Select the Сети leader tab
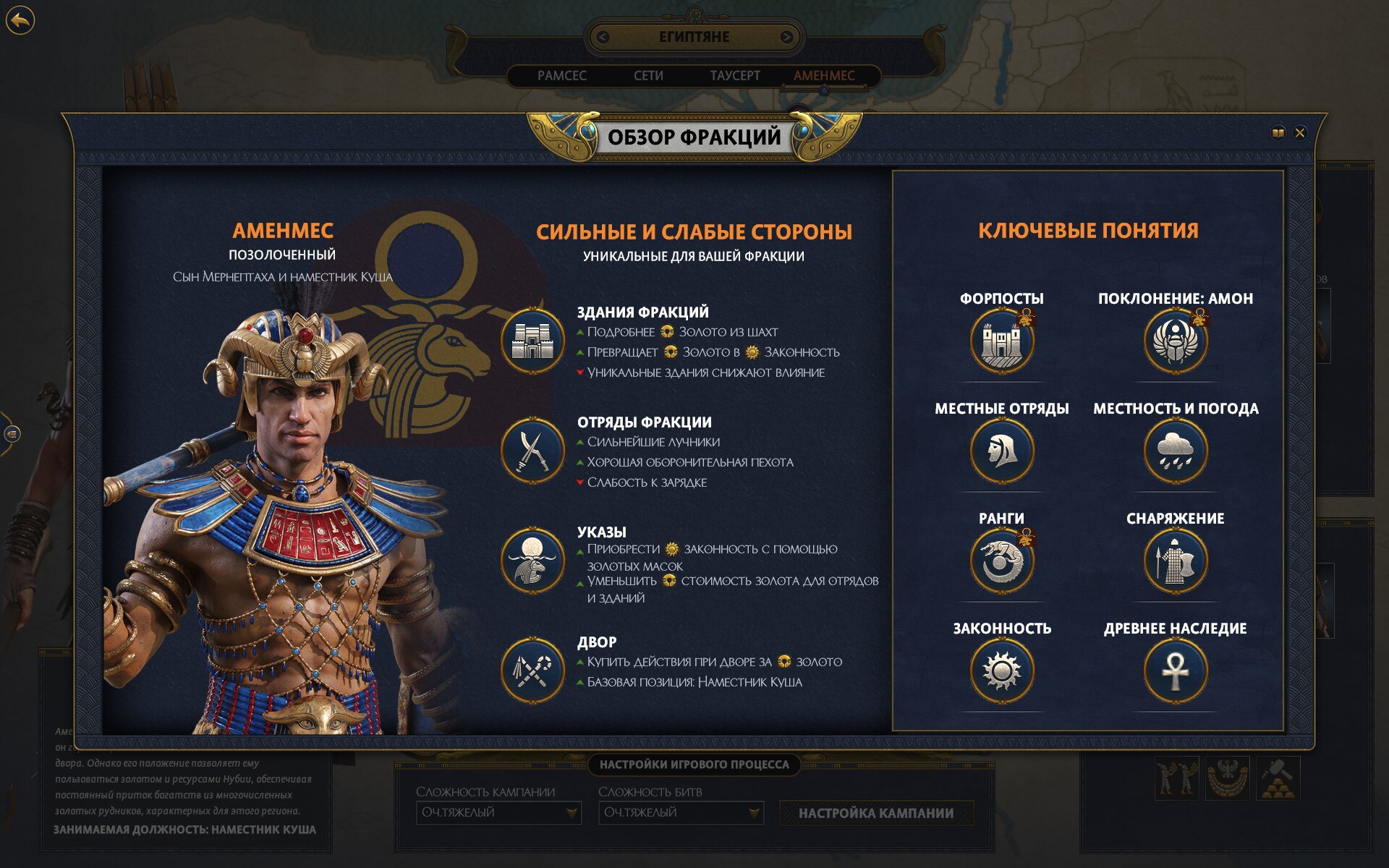The width and height of the screenshot is (1389, 868). click(x=648, y=75)
